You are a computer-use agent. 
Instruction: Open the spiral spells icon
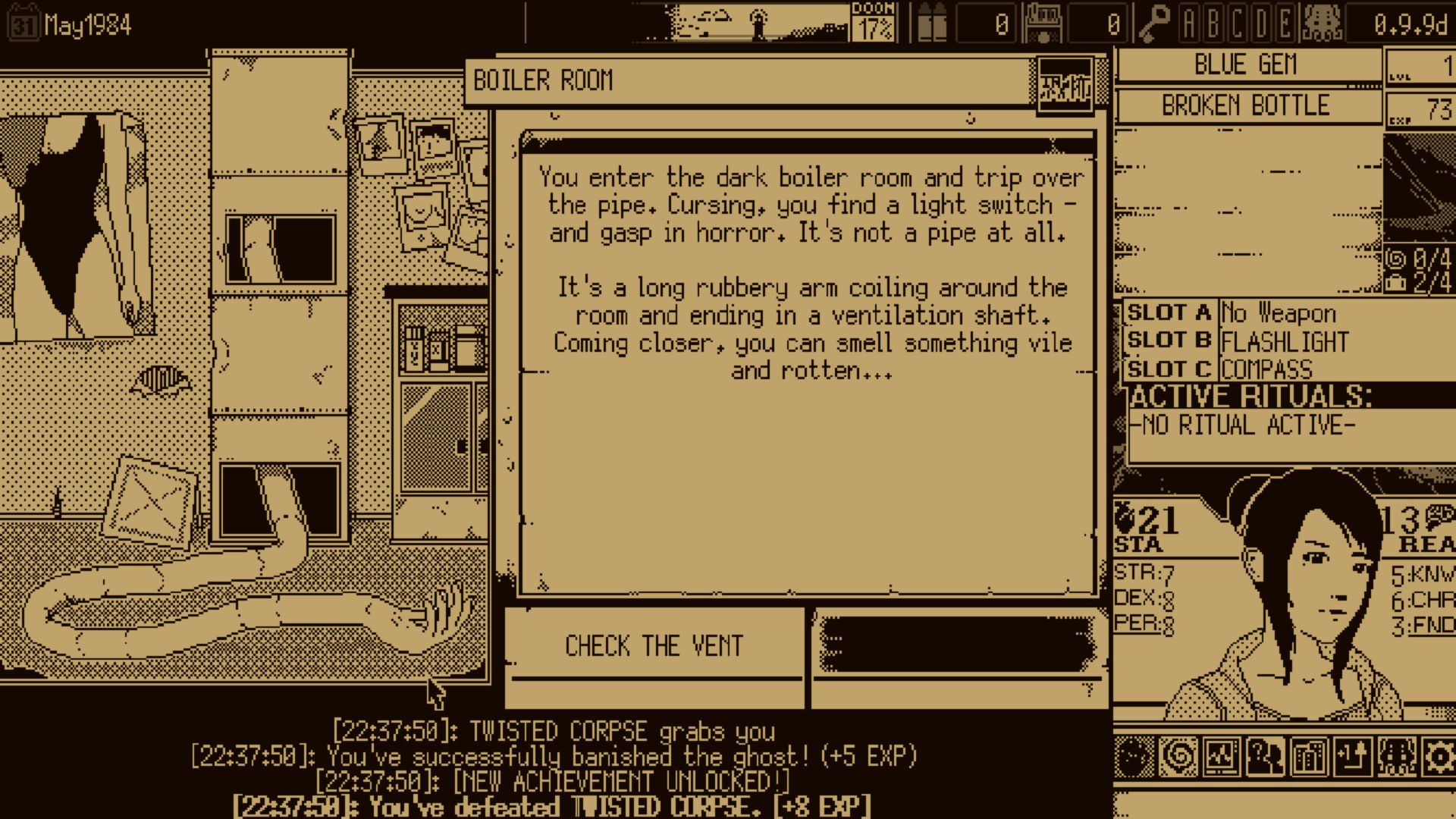point(1178,756)
